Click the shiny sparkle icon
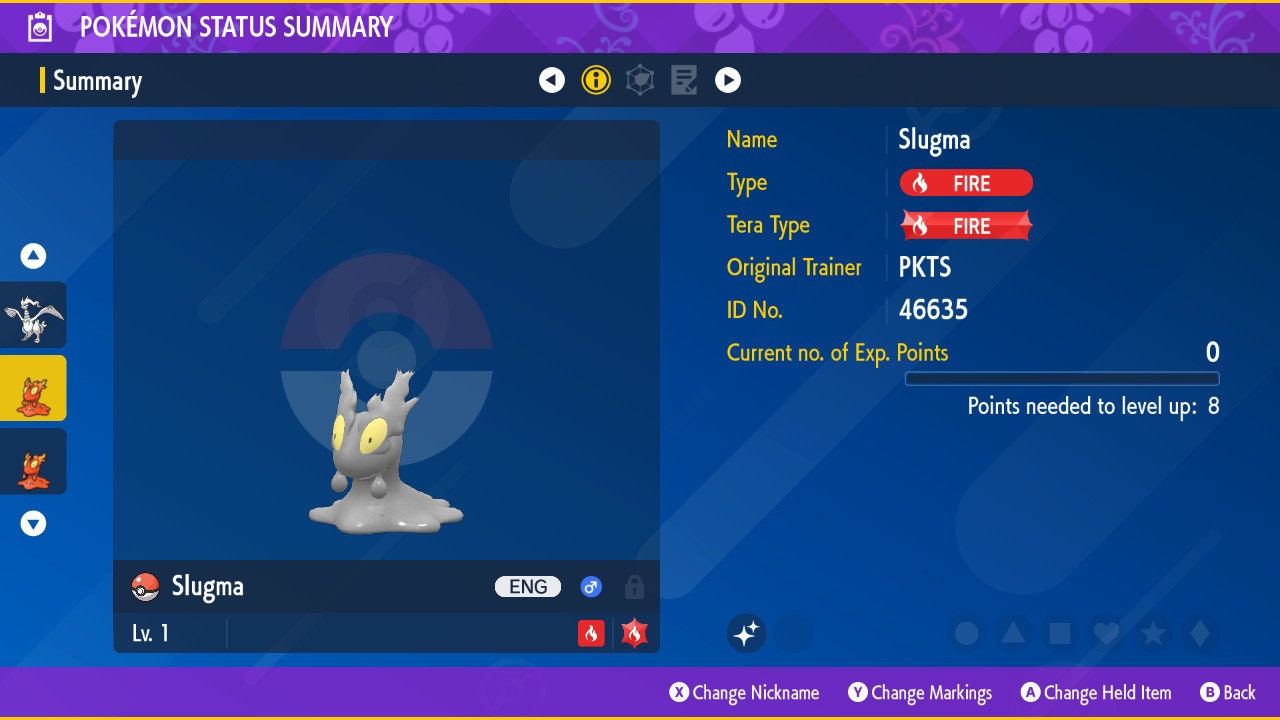Image resolution: width=1280 pixels, height=720 pixels. point(746,633)
